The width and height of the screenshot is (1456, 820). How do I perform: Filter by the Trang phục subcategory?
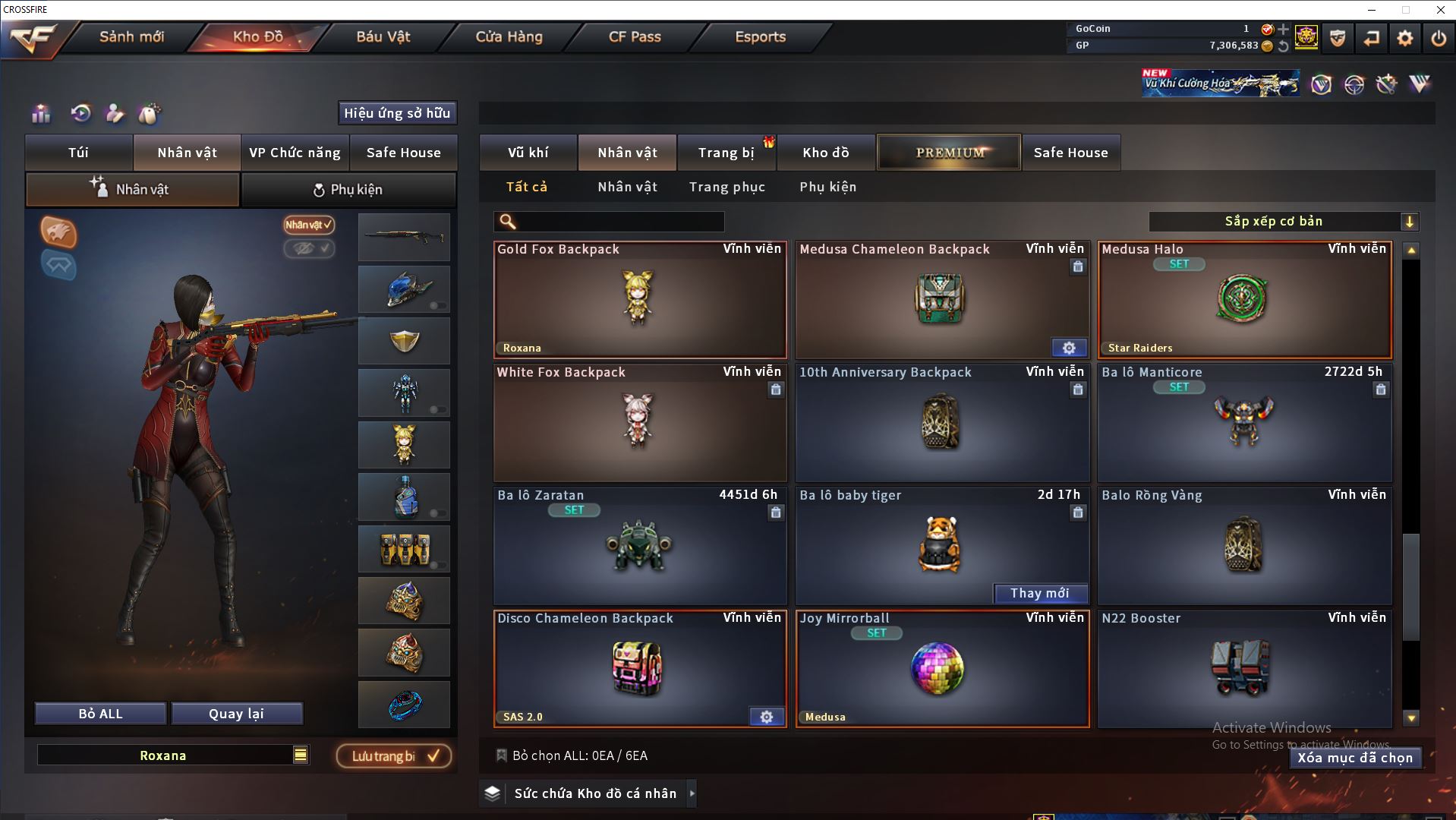click(x=726, y=187)
